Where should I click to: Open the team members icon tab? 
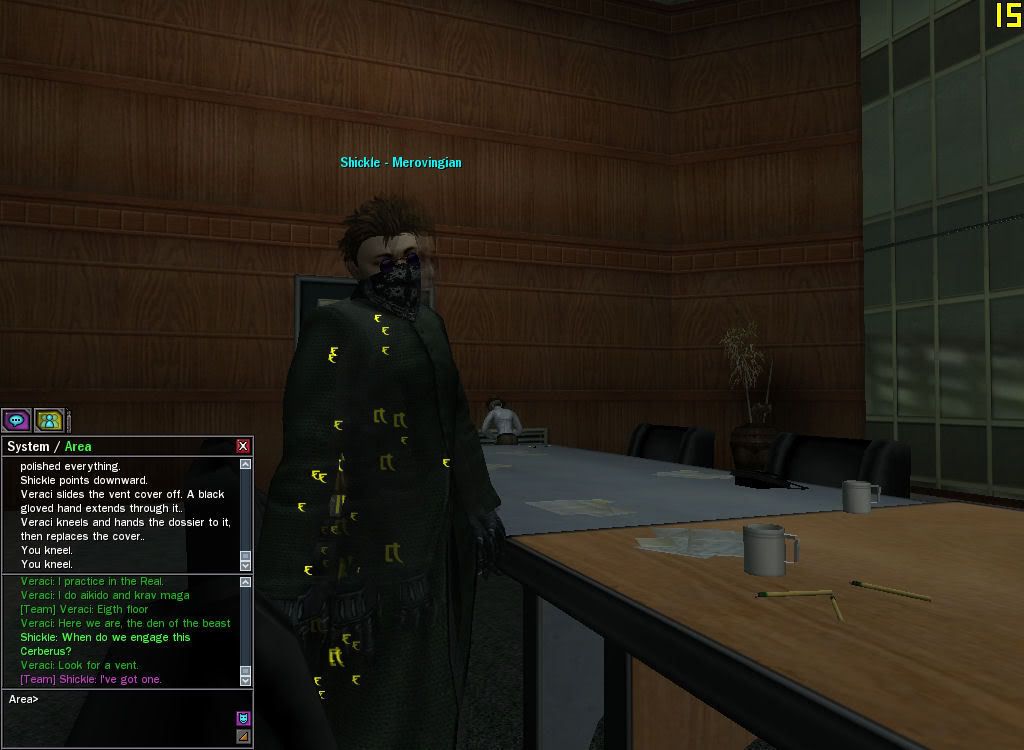pyautogui.click(x=49, y=420)
